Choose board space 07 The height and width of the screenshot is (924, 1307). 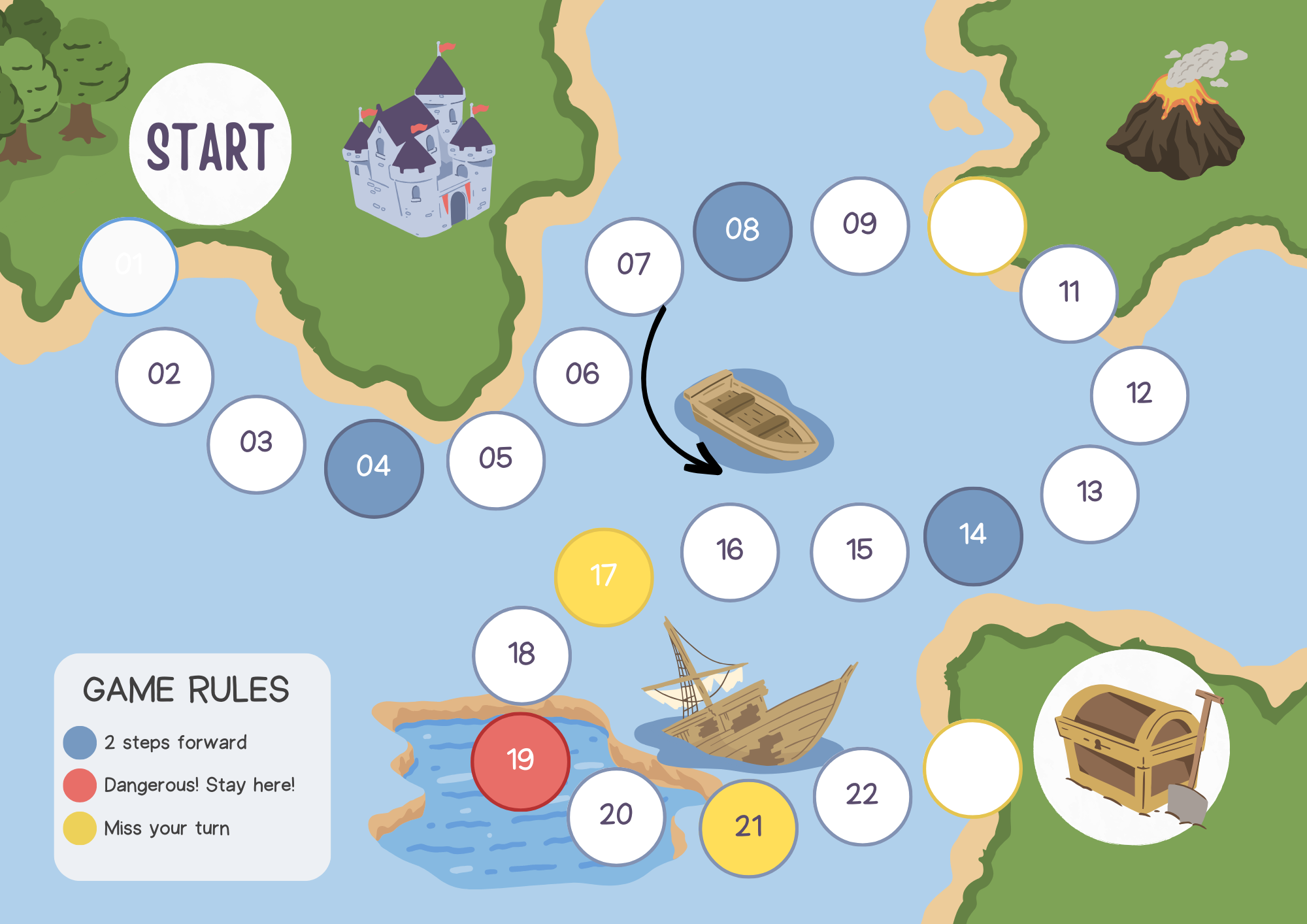(x=634, y=267)
